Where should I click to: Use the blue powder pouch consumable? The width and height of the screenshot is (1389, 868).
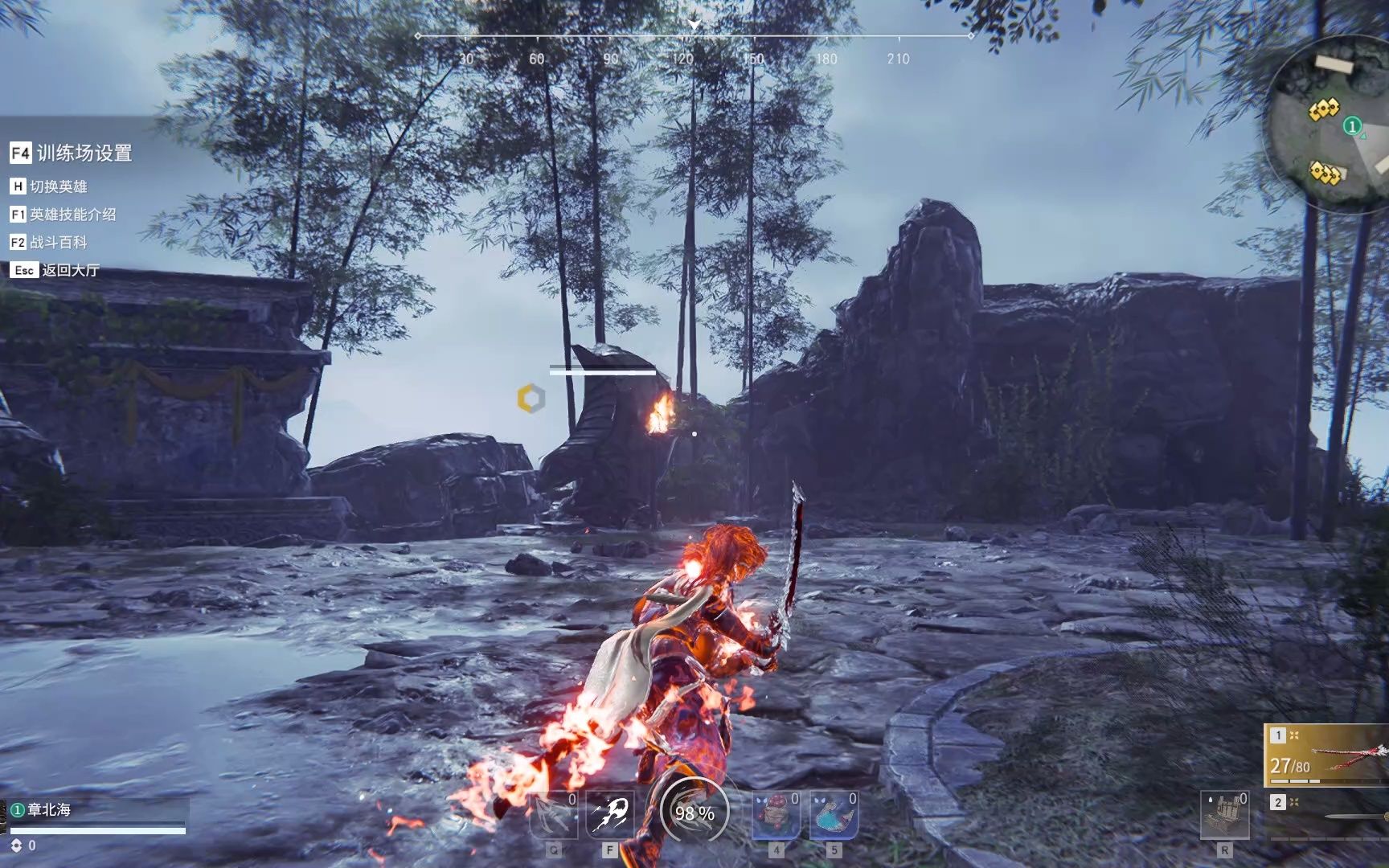pyautogui.click(x=834, y=814)
